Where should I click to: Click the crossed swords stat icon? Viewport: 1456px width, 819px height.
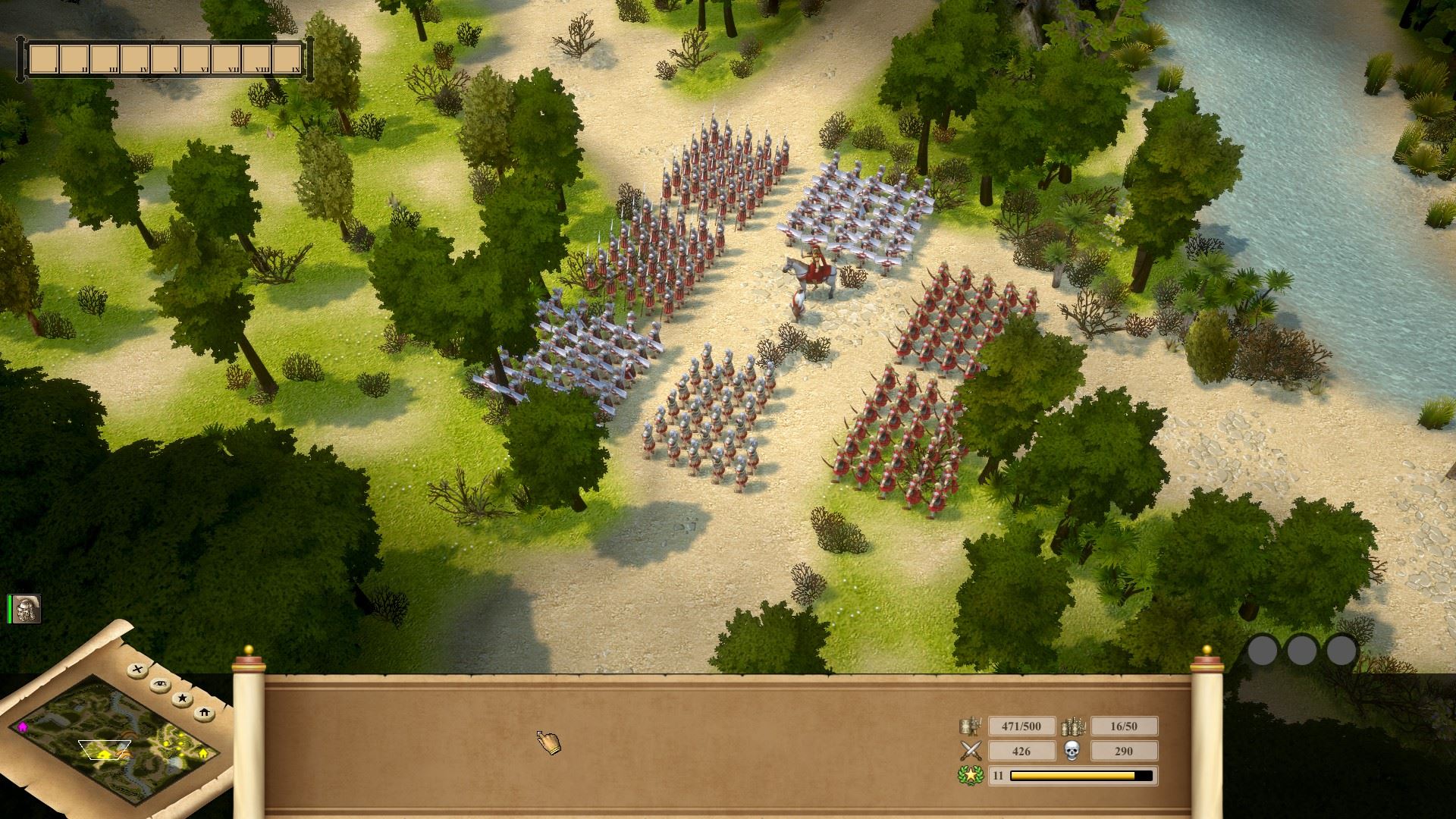coord(970,751)
